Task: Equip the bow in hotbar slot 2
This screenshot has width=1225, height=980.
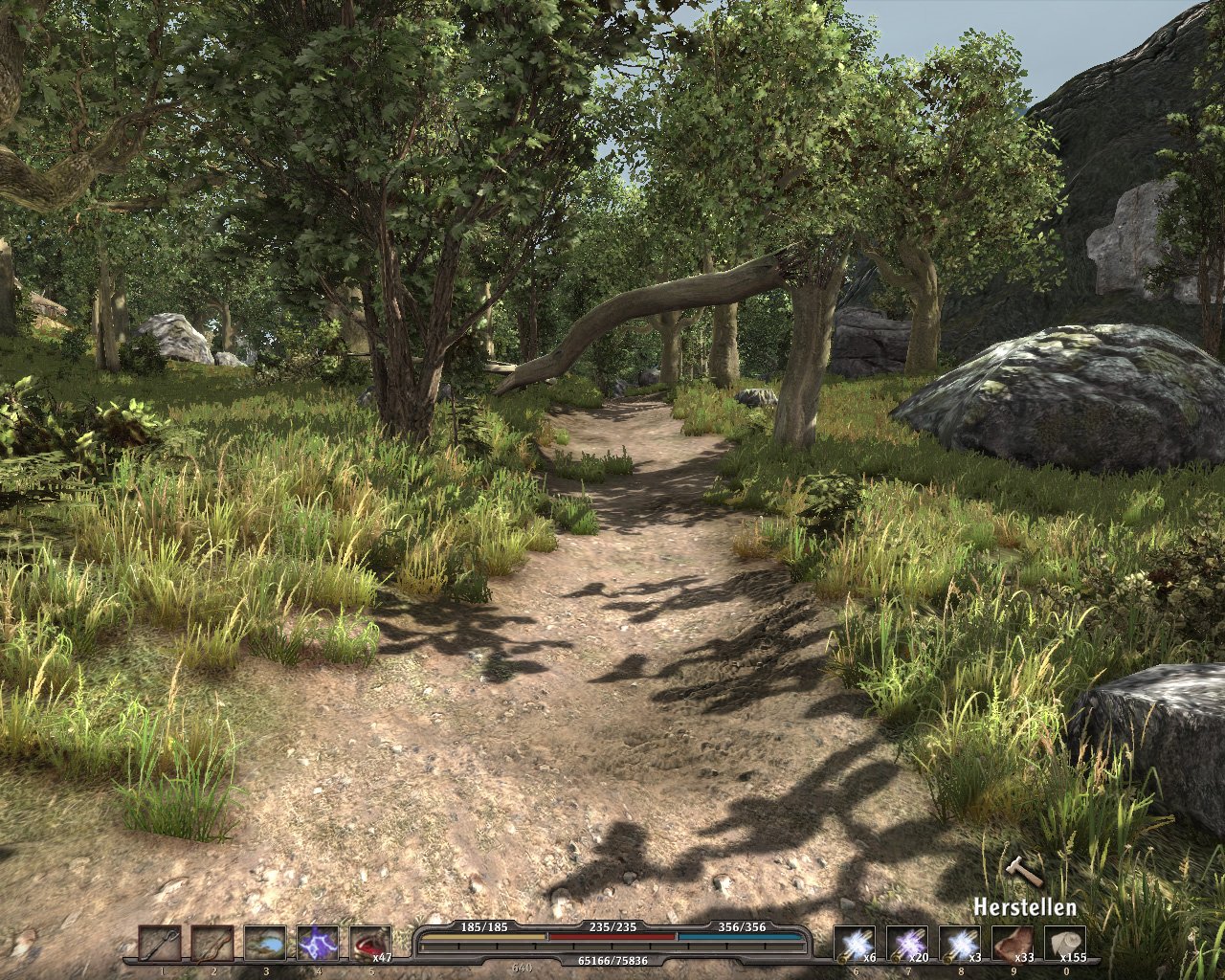Action: (212, 944)
